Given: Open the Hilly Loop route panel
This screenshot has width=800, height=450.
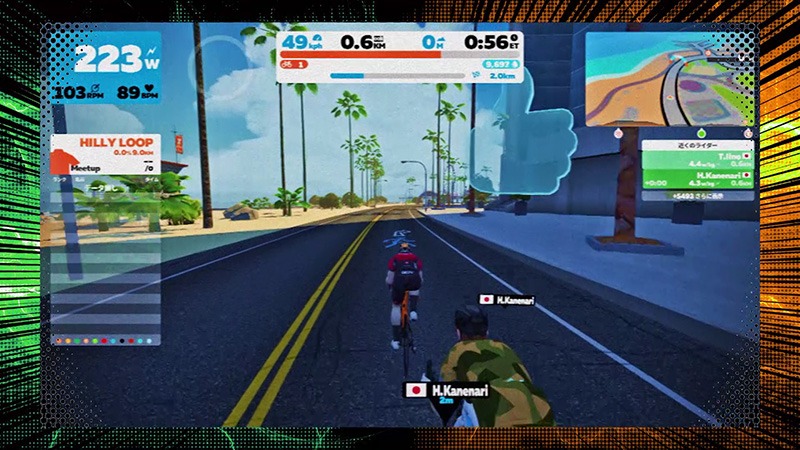Looking at the screenshot, I should point(104,150).
